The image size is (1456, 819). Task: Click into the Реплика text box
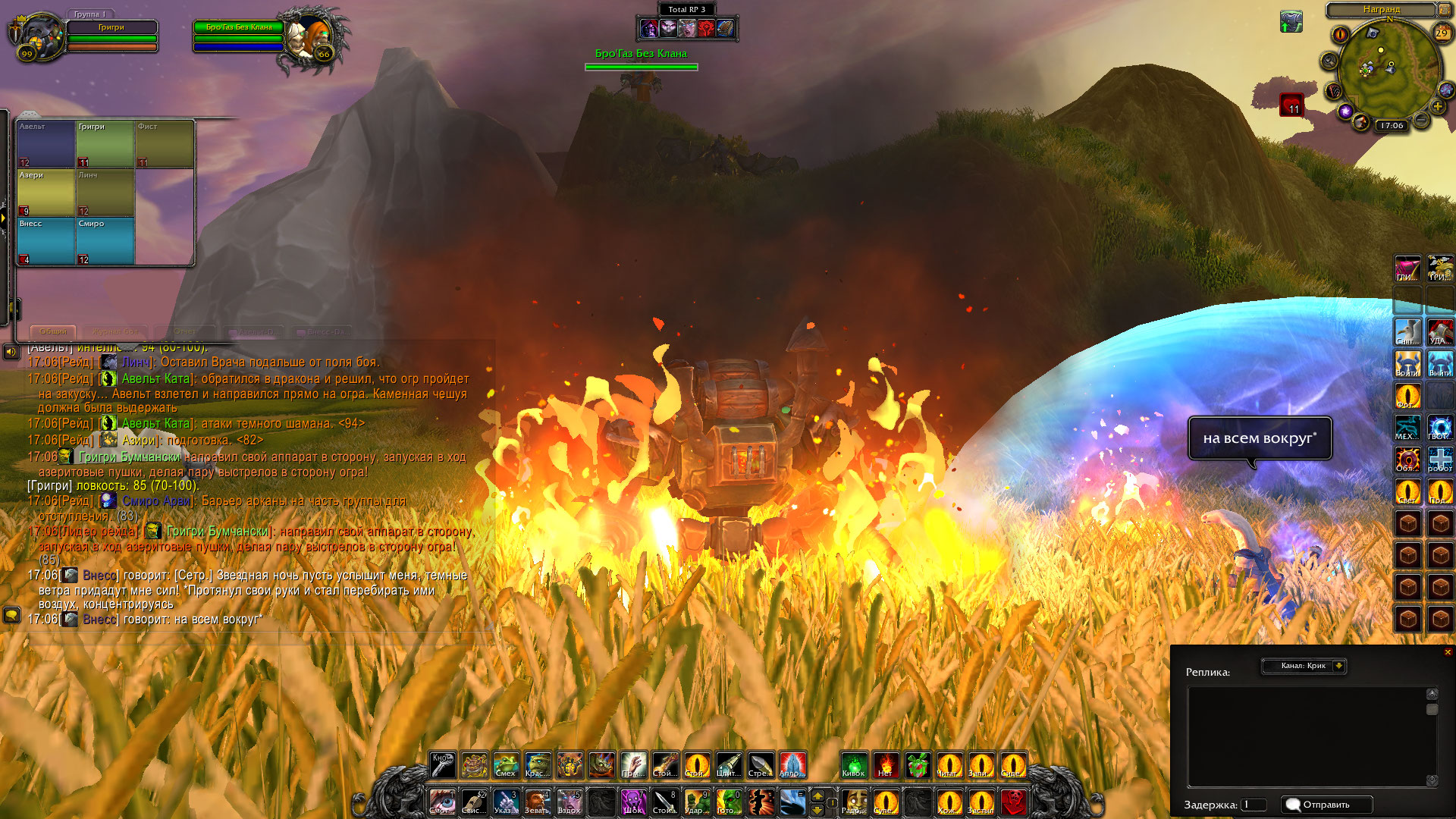click(1307, 736)
